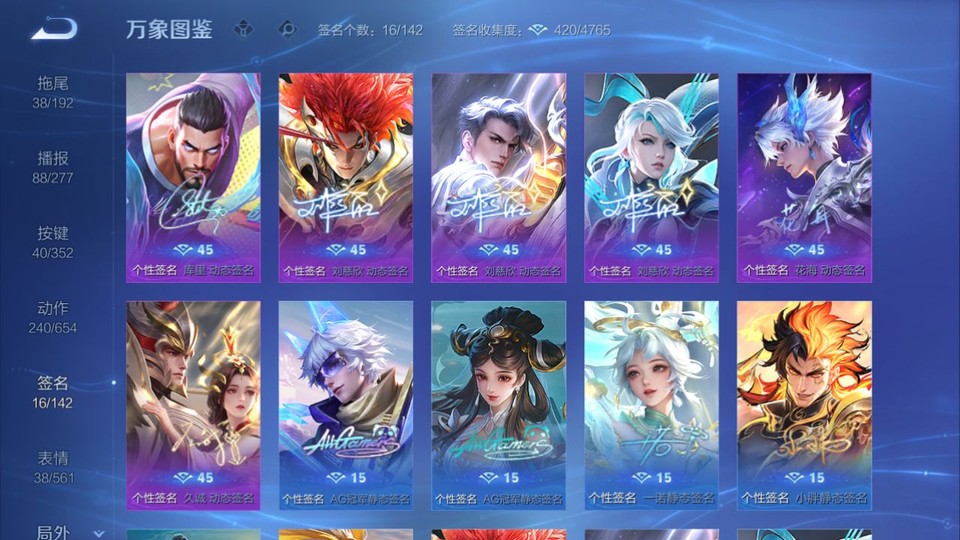Choose the 刘慈欣 card with white-haired woman
Viewport: 960px width, 540px height.
pyautogui.click(x=651, y=177)
